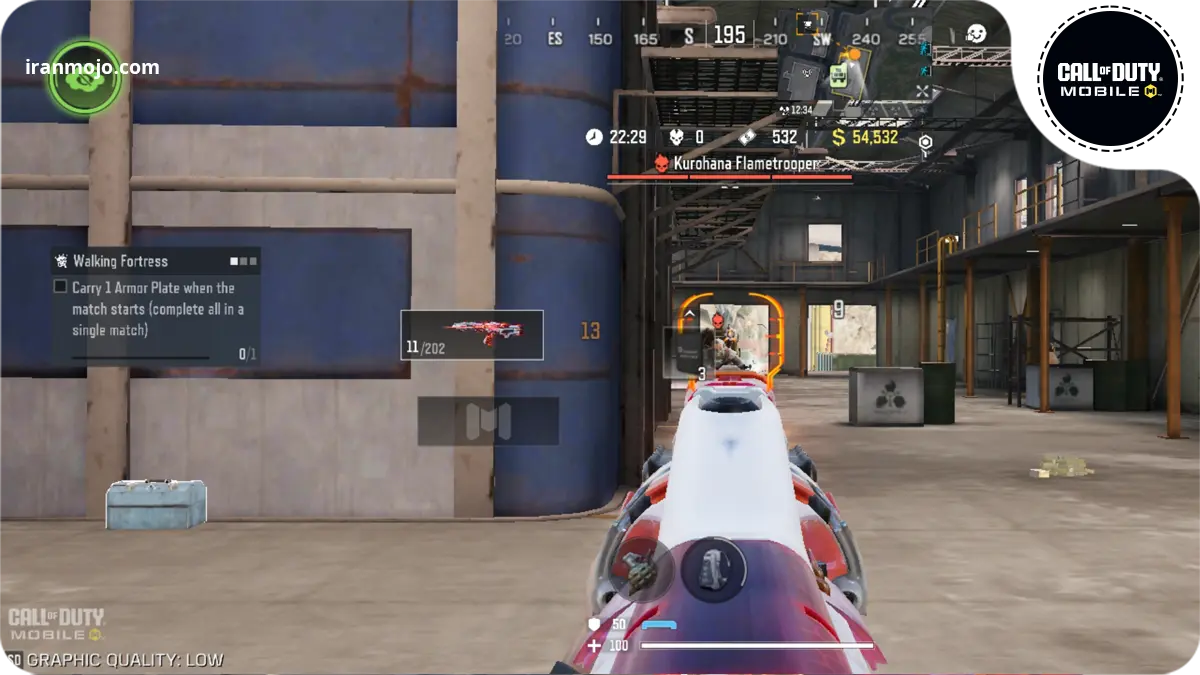Tap the armor plate slot showing 3
The width and height of the screenshot is (1200, 675).
pos(687,353)
